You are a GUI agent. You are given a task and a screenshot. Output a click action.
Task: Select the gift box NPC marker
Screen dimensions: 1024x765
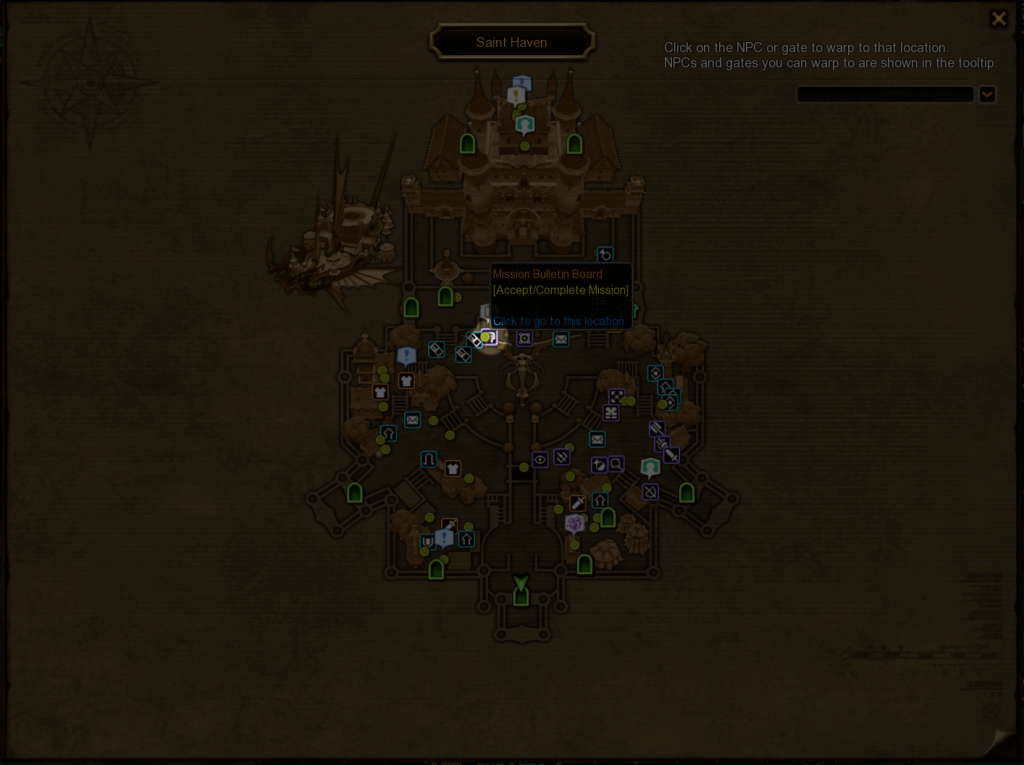[611, 412]
